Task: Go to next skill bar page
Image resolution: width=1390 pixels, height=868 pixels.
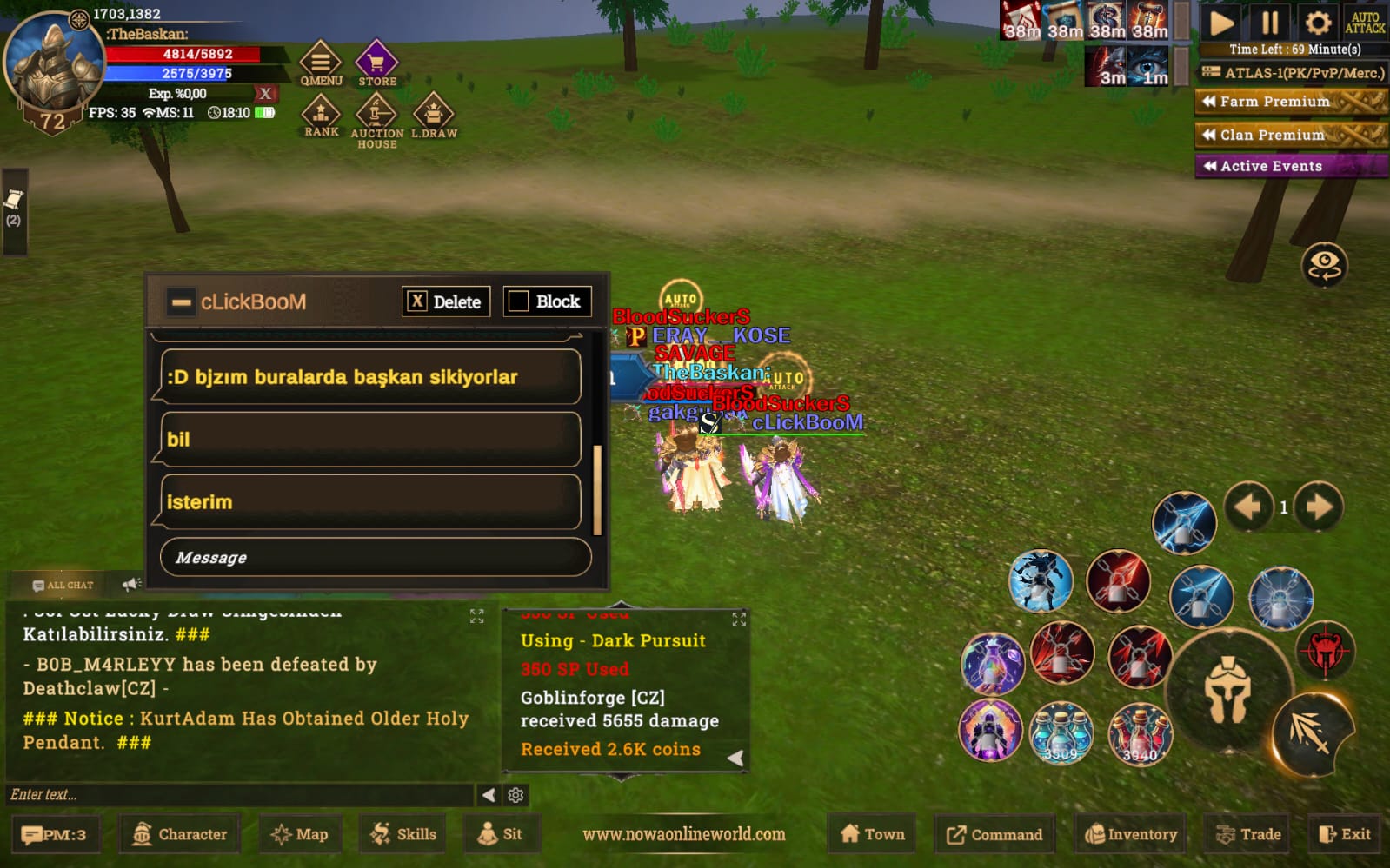Action: pyautogui.click(x=1319, y=507)
